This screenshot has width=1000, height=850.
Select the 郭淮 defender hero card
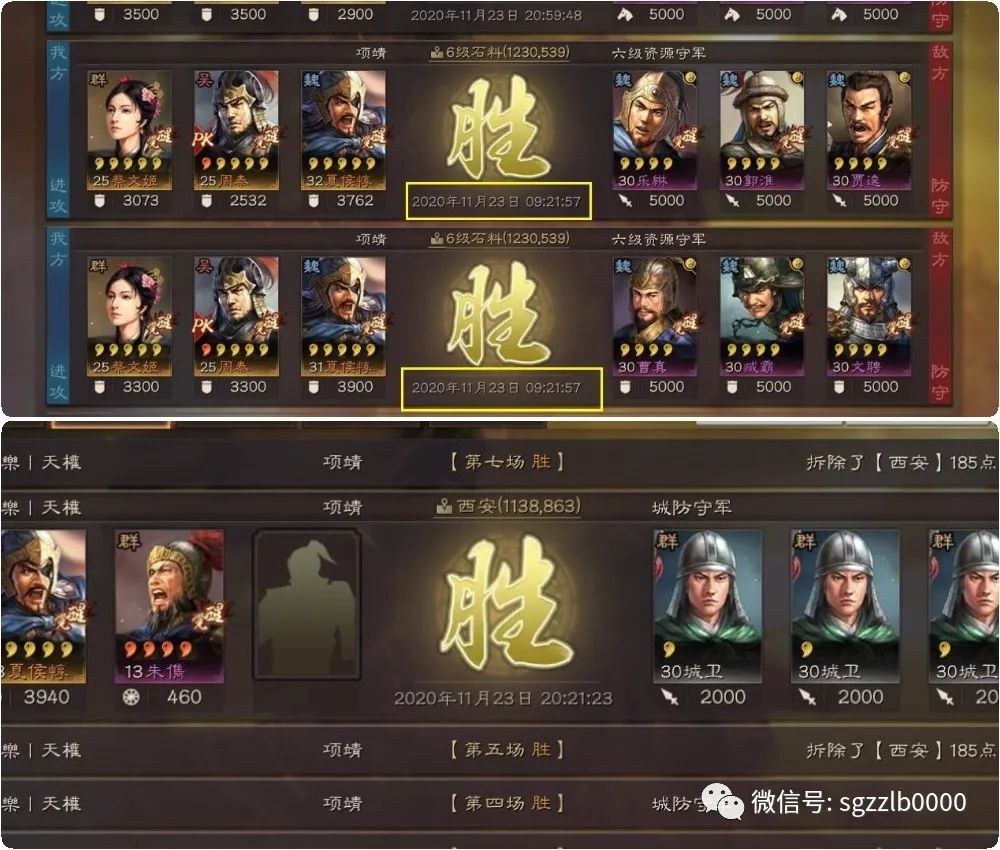tap(762, 130)
